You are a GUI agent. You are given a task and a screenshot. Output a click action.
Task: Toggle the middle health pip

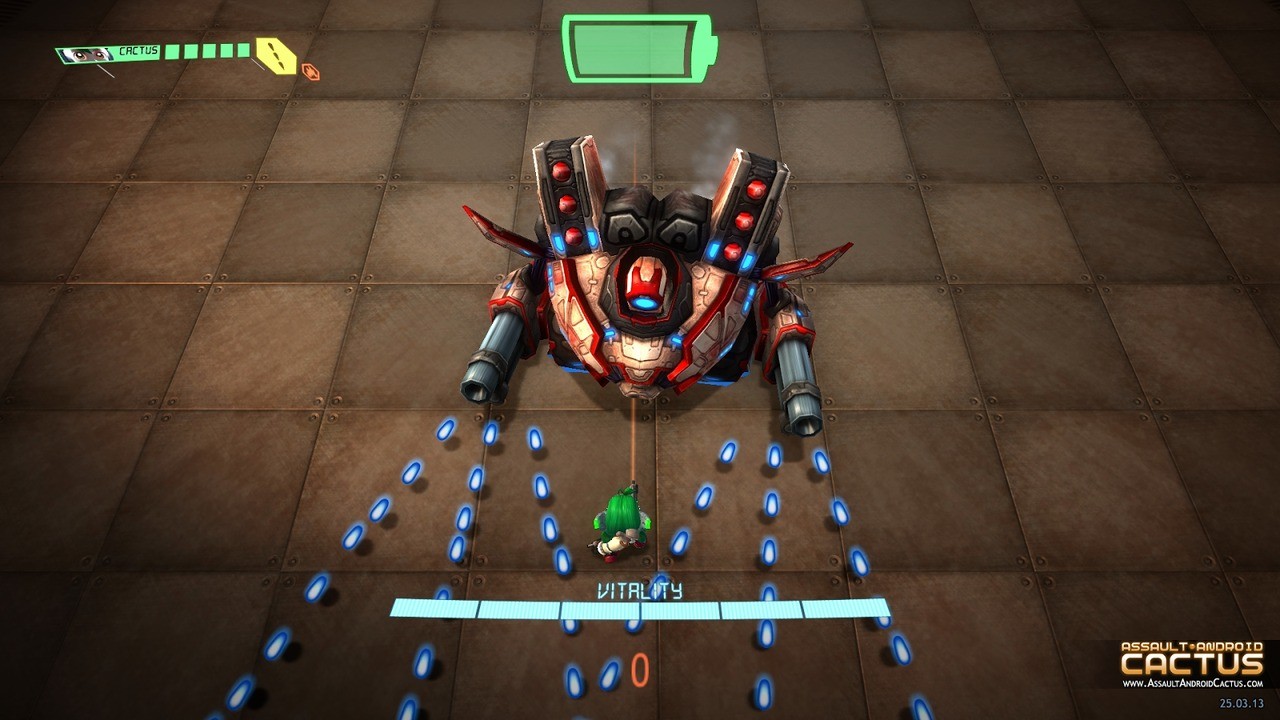point(208,51)
